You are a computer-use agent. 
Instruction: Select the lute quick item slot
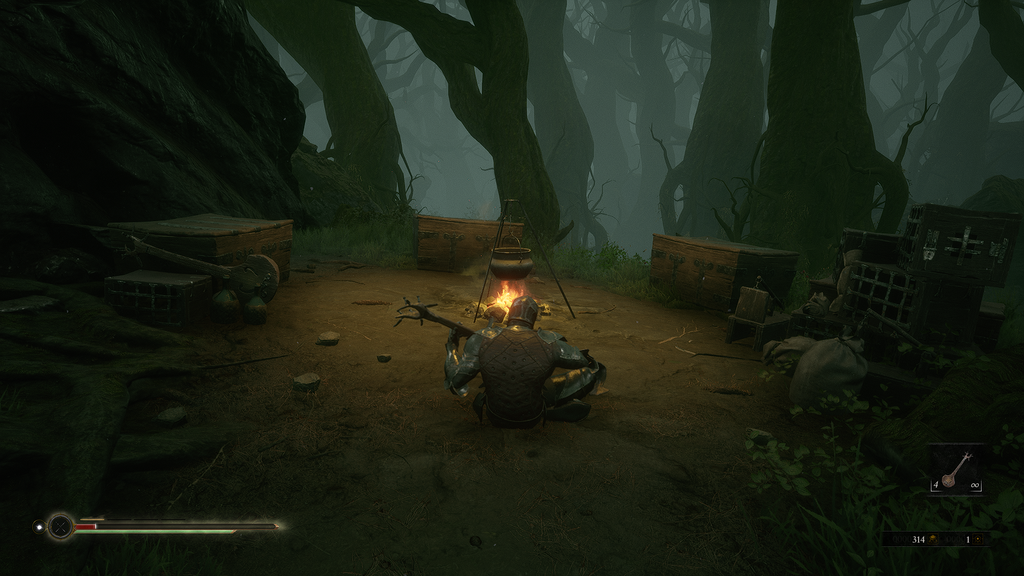point(954,470)
